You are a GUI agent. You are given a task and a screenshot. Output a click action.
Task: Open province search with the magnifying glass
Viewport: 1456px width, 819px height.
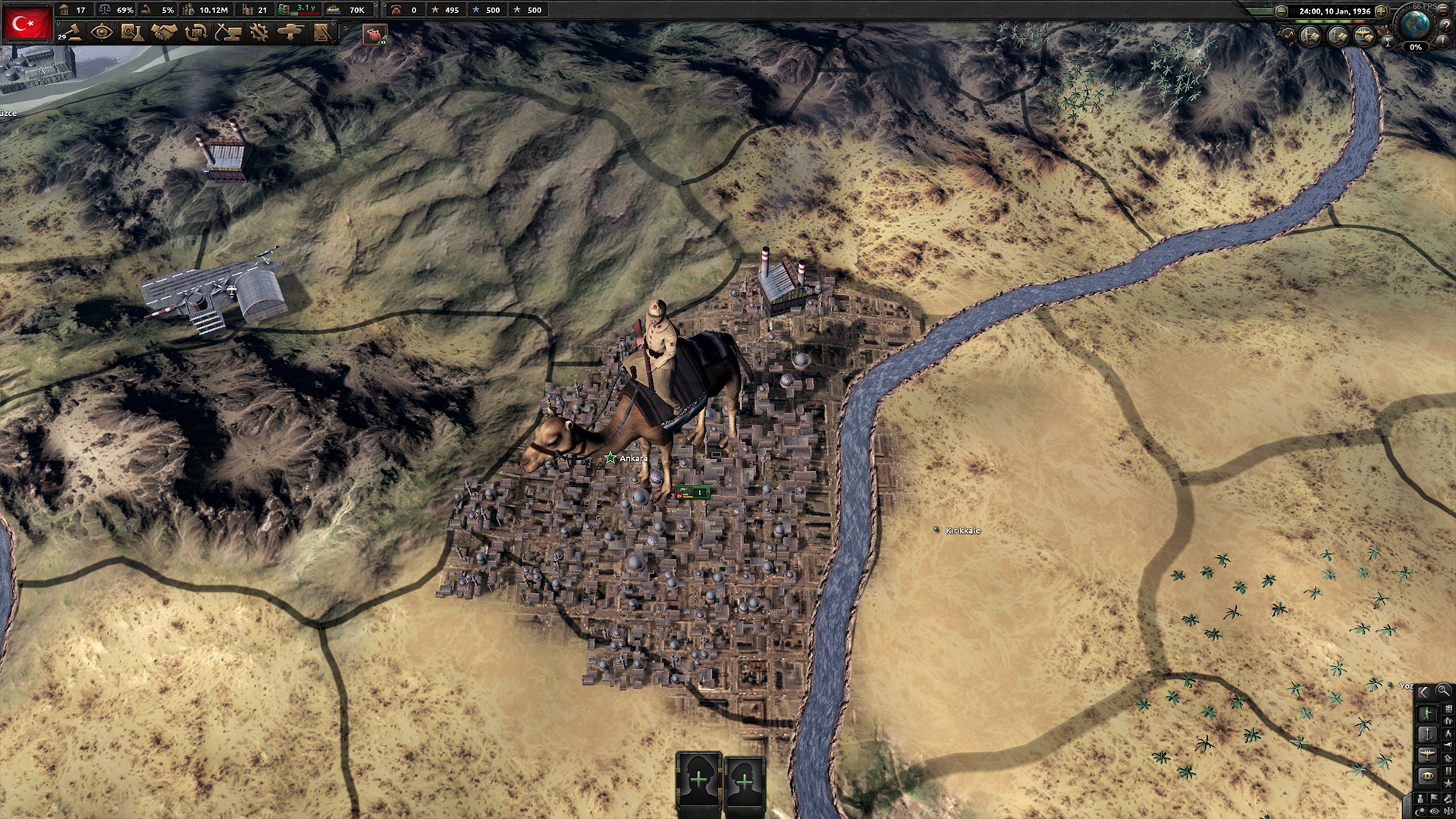pyautogui.click(x=1442, y=692)
